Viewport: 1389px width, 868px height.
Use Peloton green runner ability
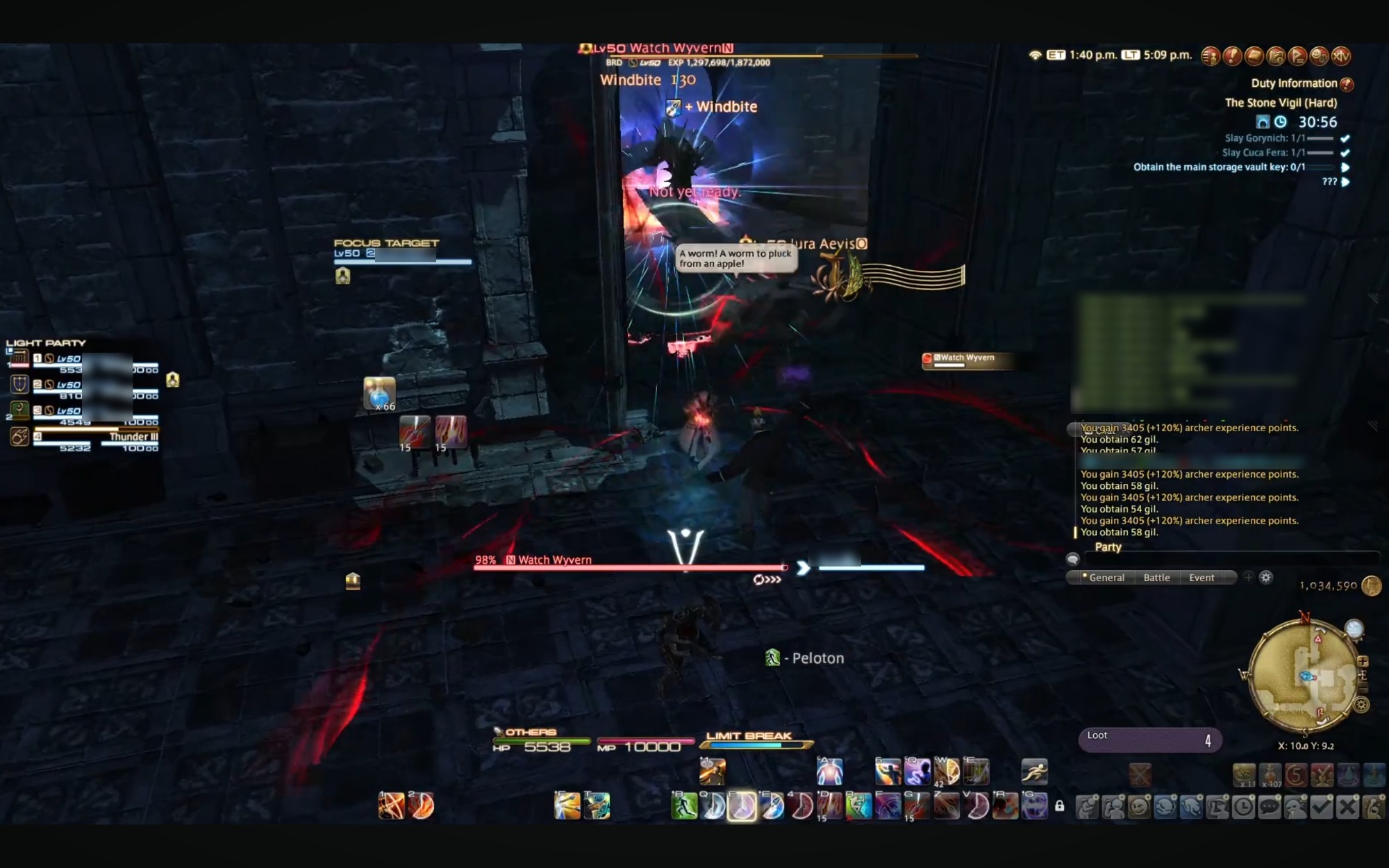point(684,806)
